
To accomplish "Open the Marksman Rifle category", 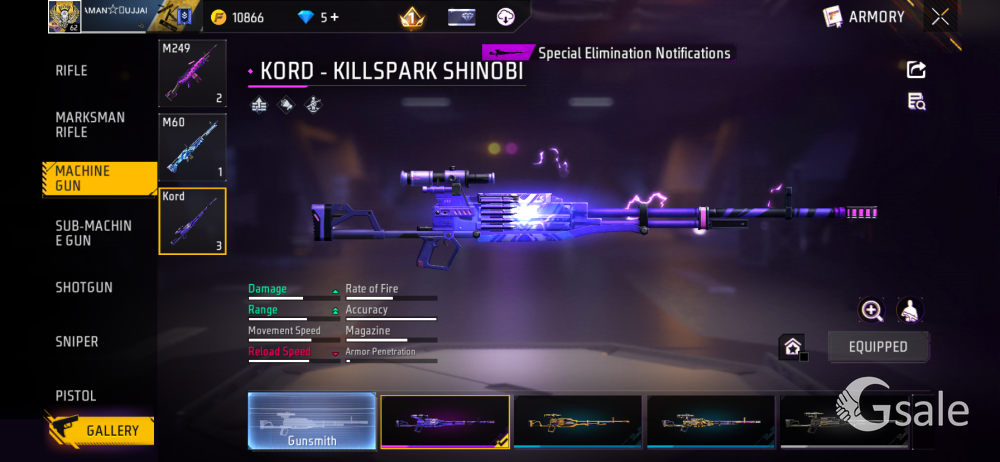I will [x=90, y=125].
